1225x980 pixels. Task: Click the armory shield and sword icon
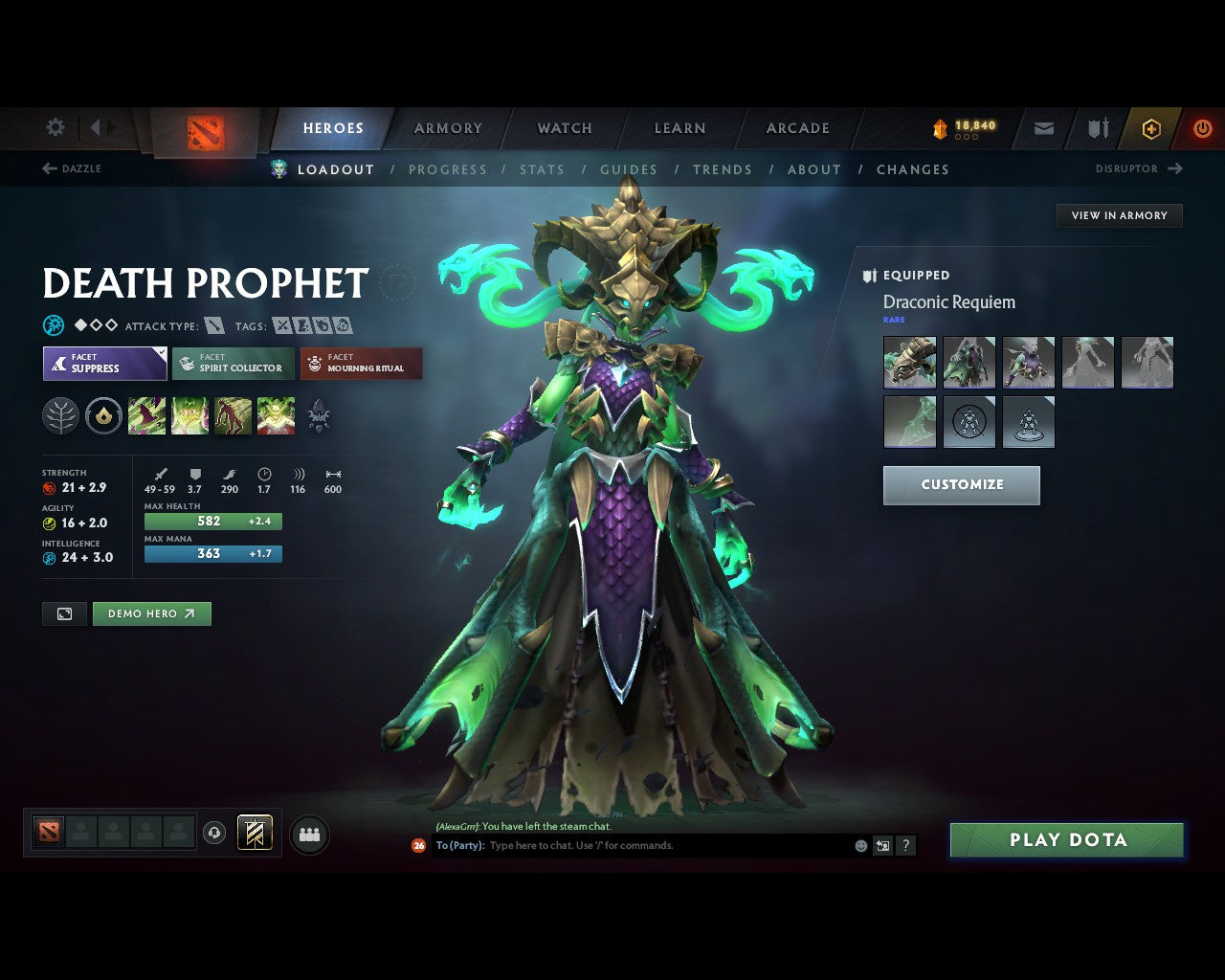[x=1096, y=127]
